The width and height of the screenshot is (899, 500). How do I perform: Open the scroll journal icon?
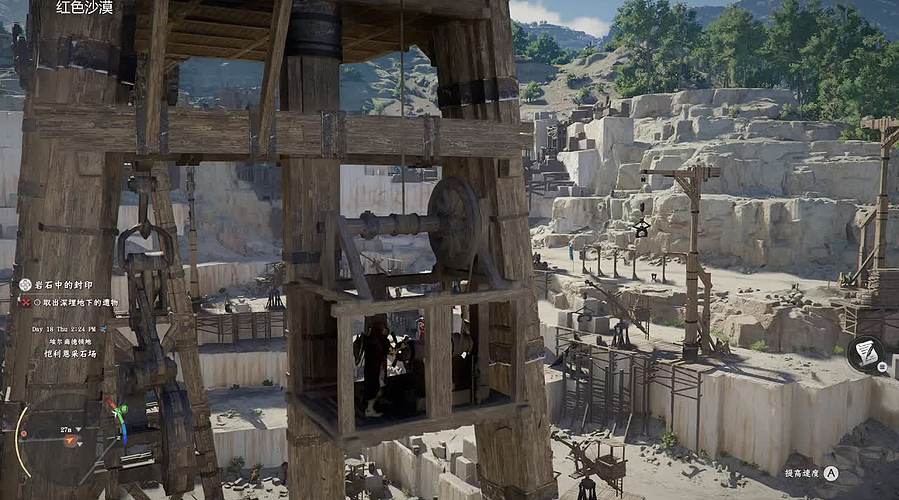865,352
